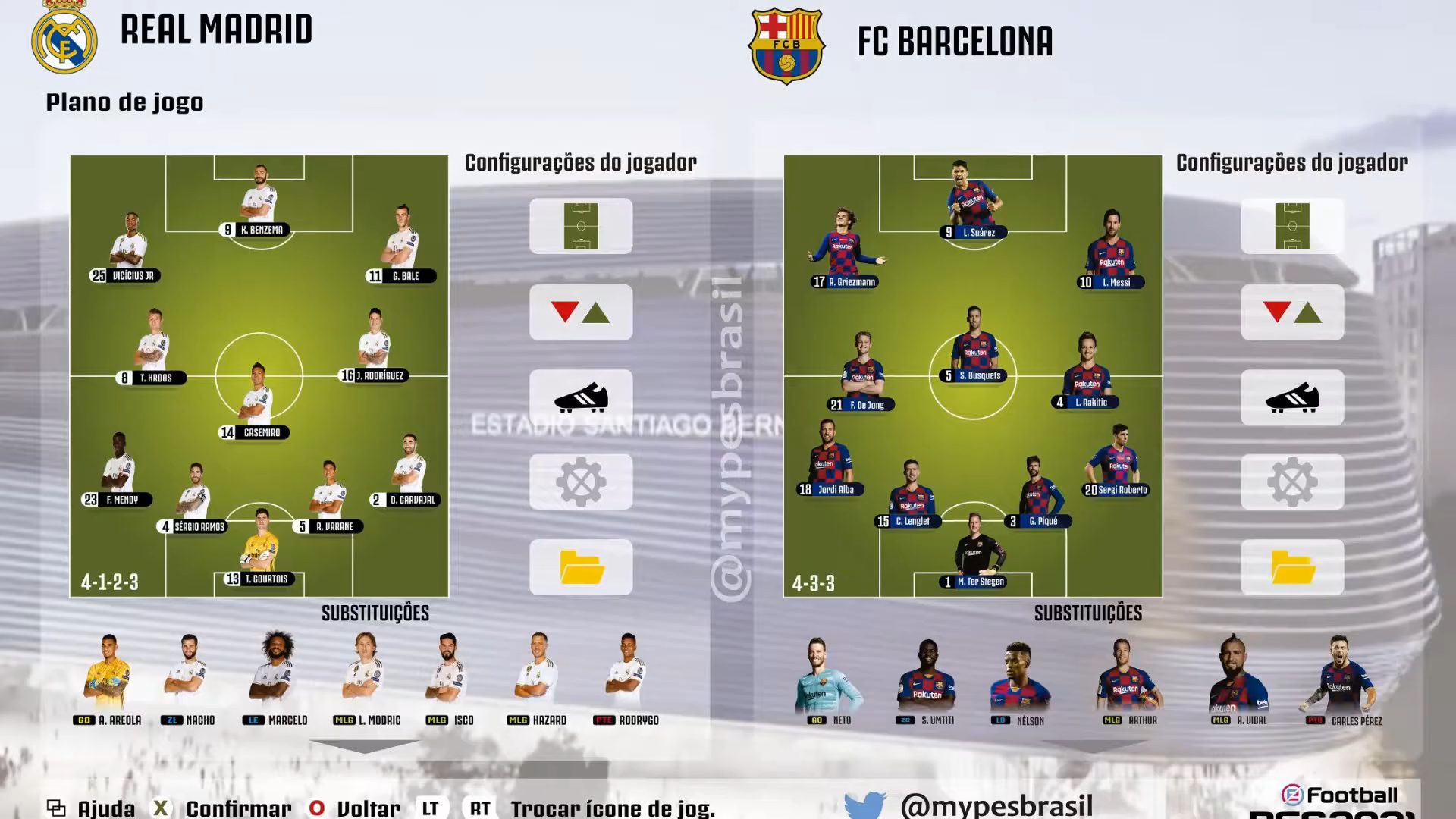Select L. Messi on Barcelona's pitch
This screenshot has width=1456, height=819.
[1112, 250]
